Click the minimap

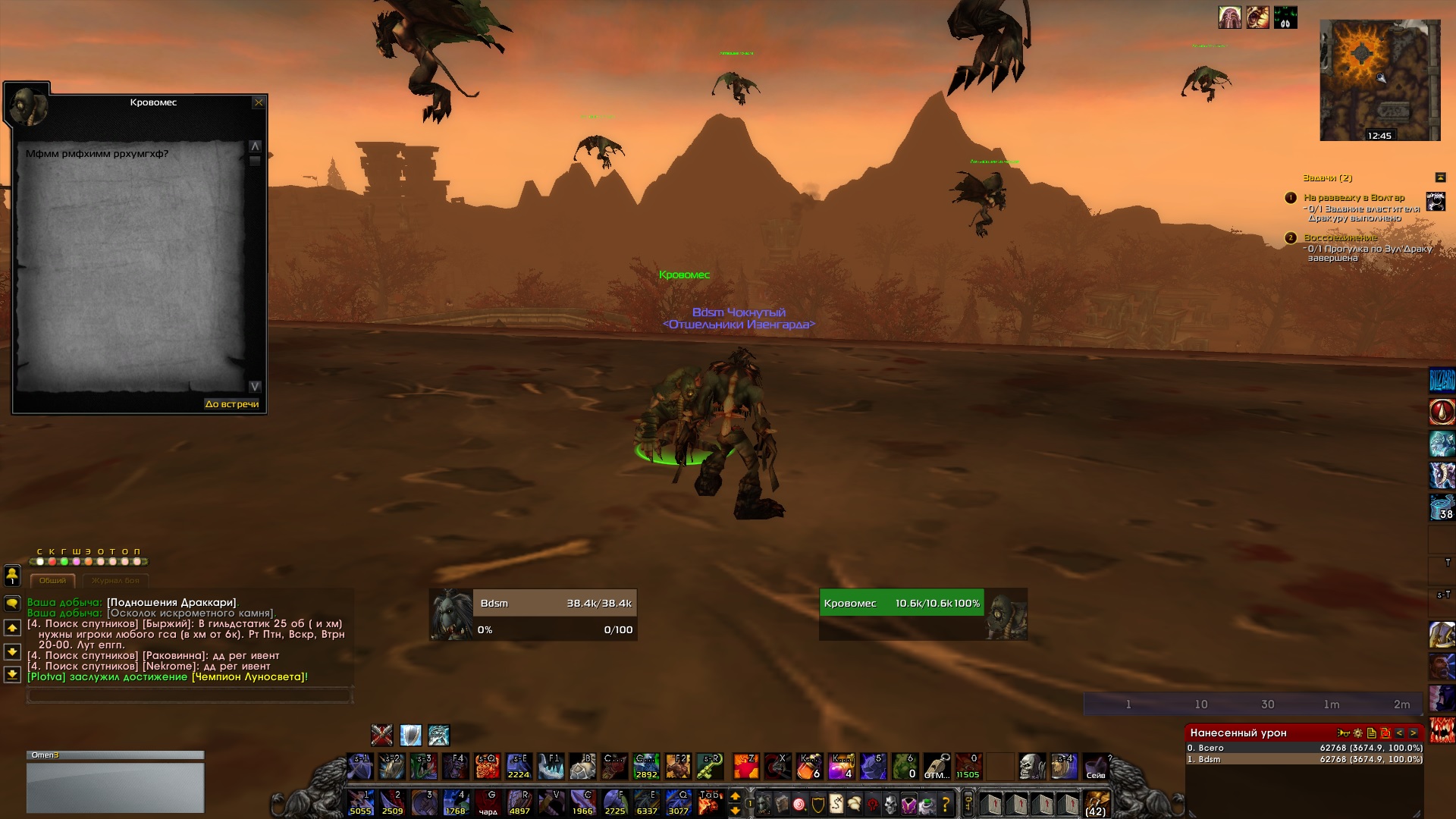(1379, 80)
